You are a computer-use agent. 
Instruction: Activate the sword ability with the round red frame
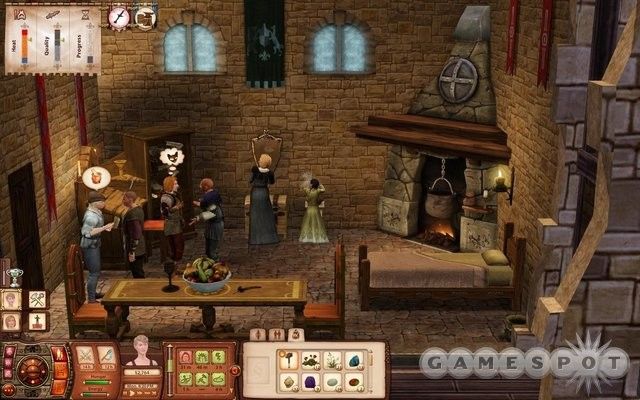[x=119, y=17]
